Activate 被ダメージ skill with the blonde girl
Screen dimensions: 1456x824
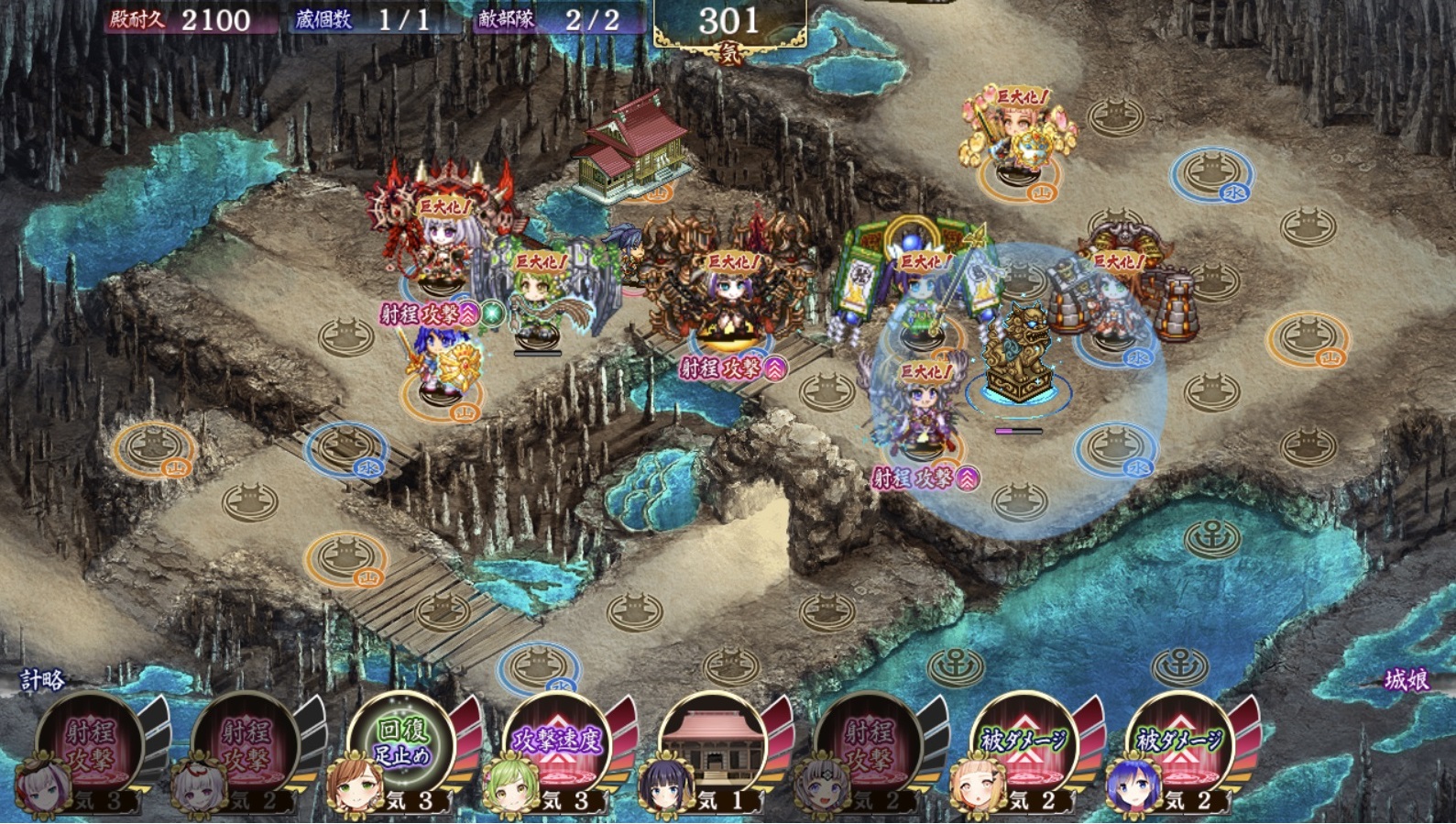pyautogui.click(x=1024, y=744)
